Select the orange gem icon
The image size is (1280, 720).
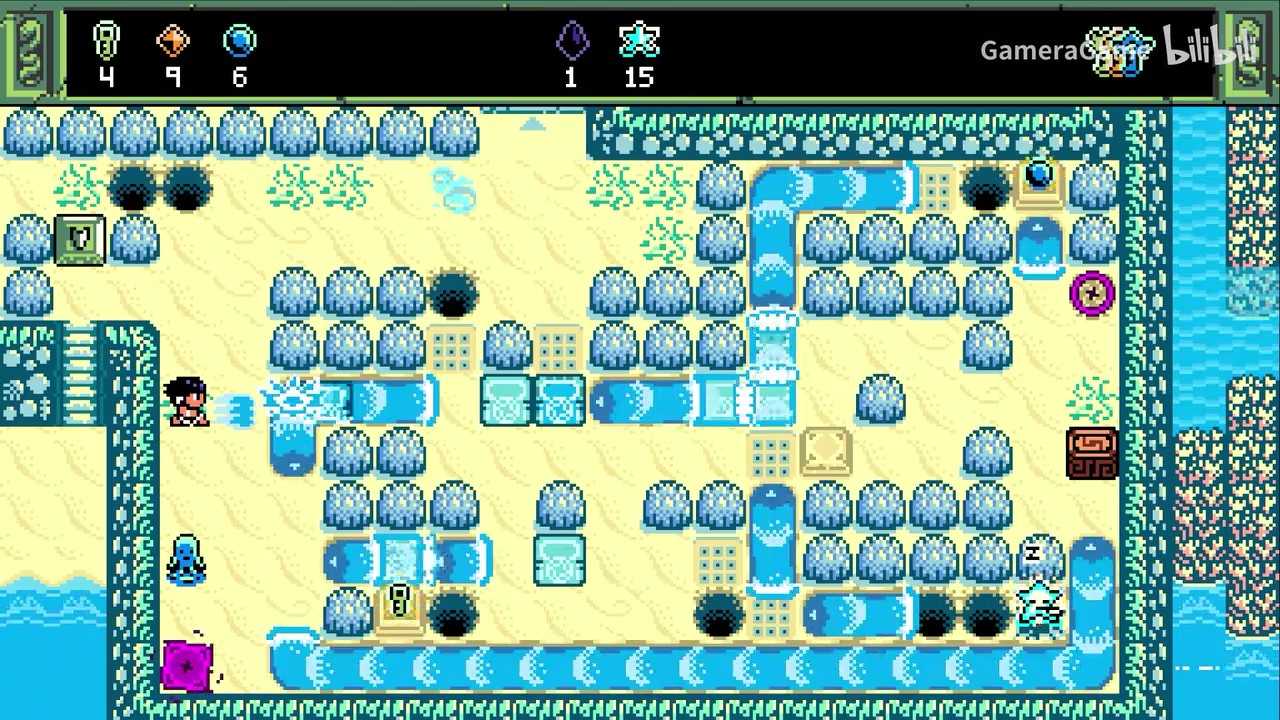pos(173,41)
